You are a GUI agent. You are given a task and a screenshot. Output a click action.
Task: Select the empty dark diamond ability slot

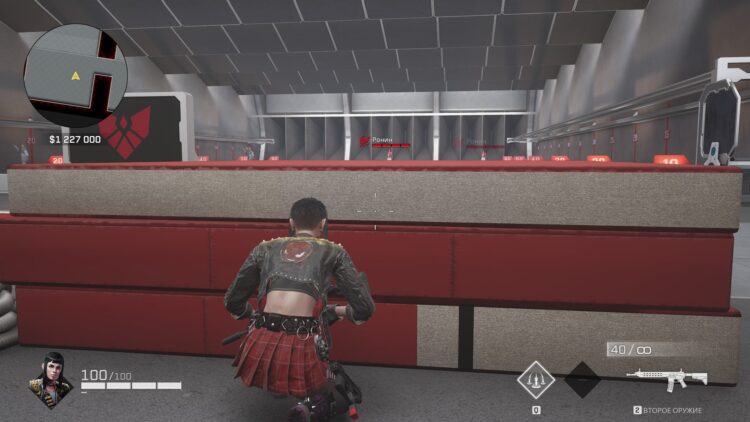582,380
